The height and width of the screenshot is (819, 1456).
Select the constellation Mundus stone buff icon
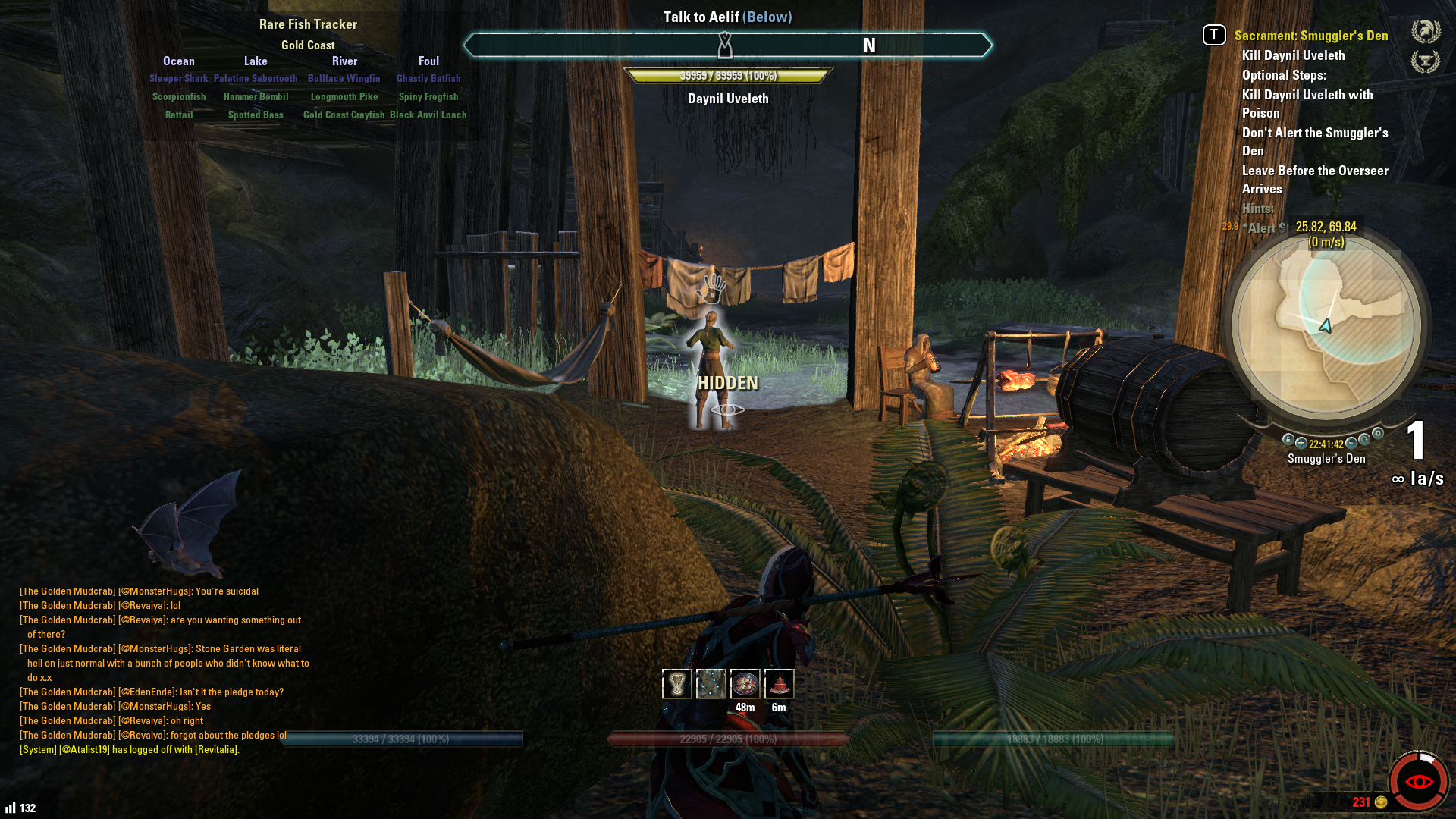[x=711, y=684]
